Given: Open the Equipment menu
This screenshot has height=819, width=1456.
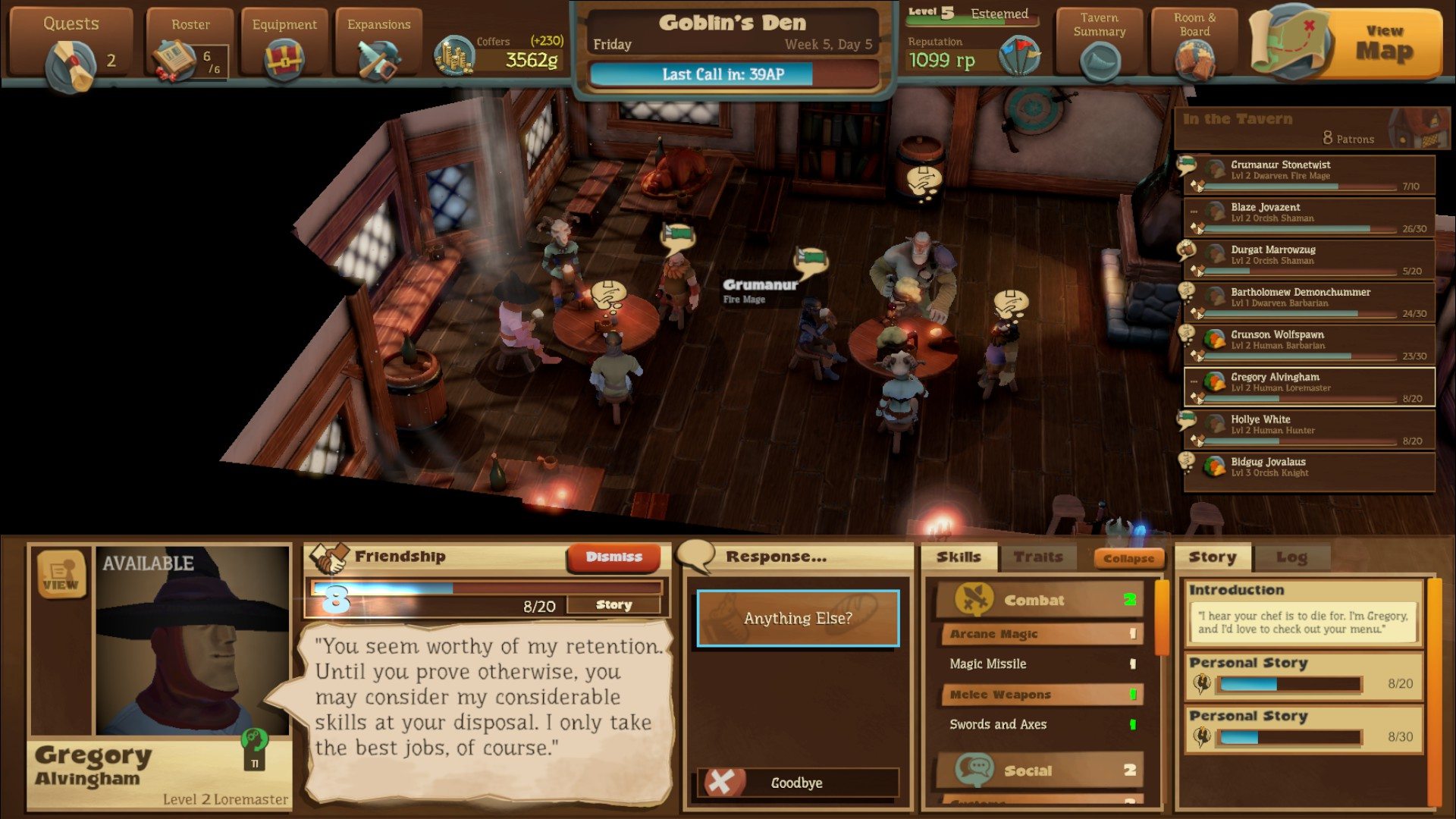Looking at the screenshot, I should pos(284,47).
